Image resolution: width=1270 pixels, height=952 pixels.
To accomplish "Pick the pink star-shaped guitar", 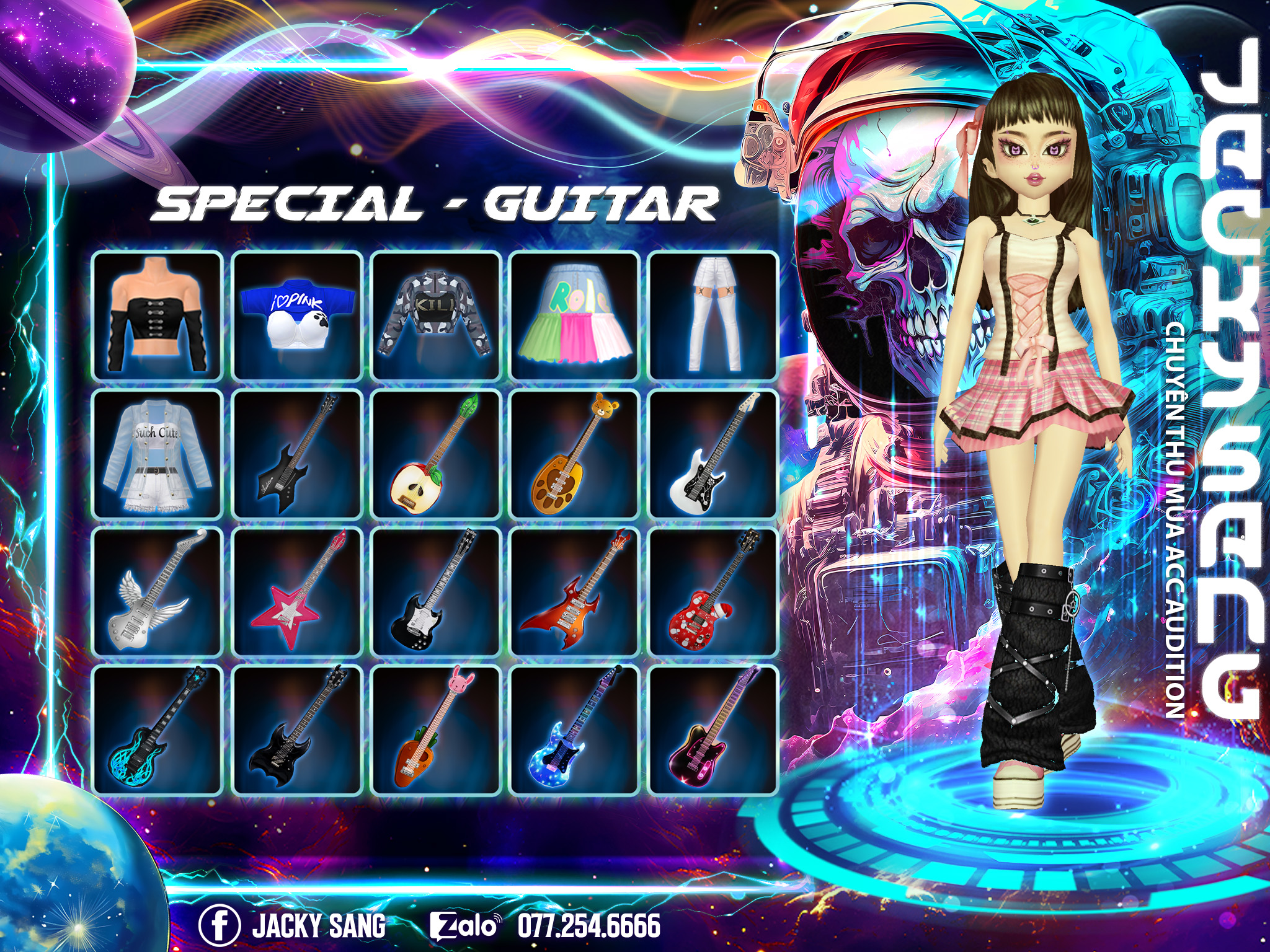I will pos(297,592).
